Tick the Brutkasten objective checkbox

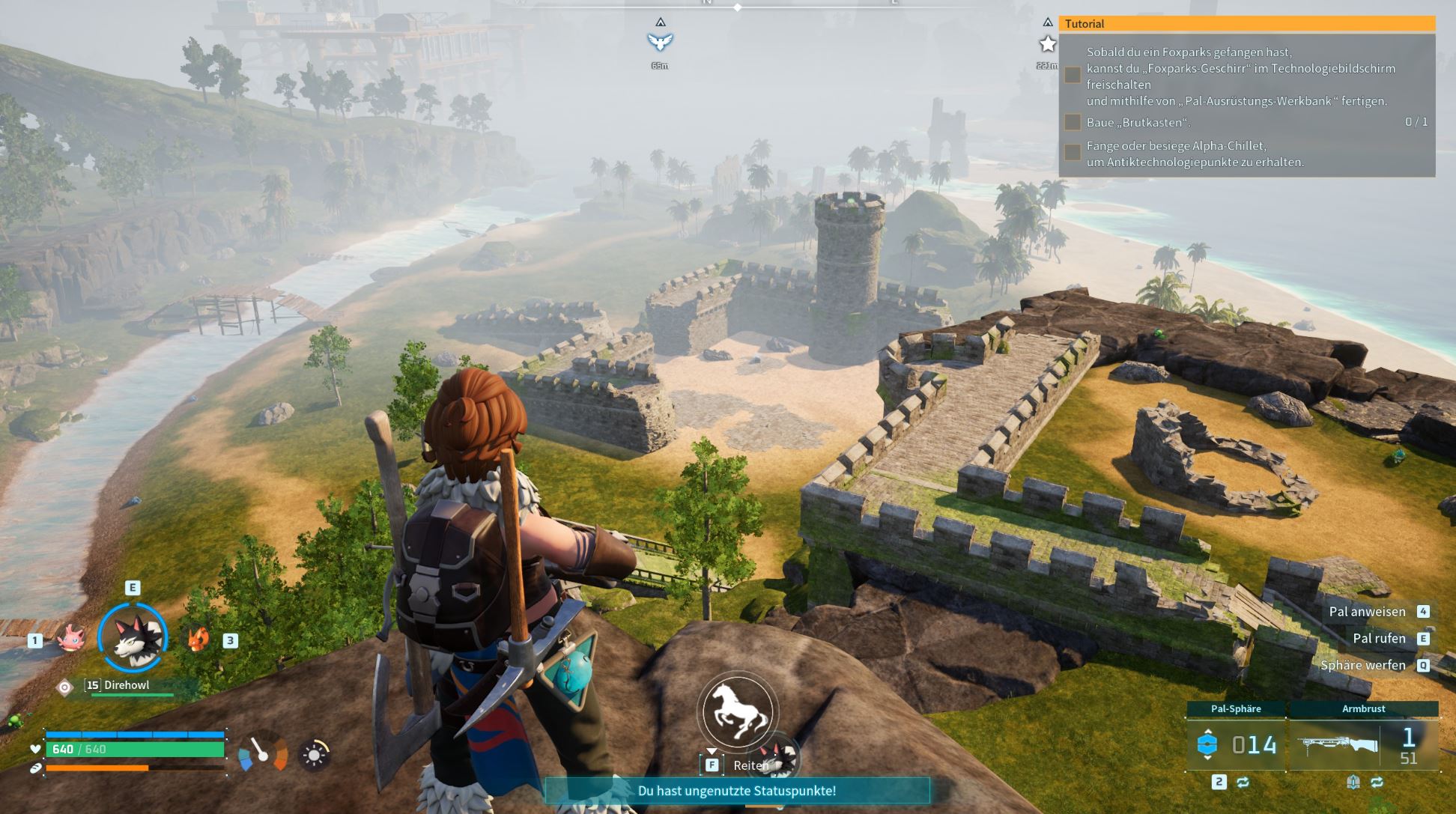(1073, 122)
